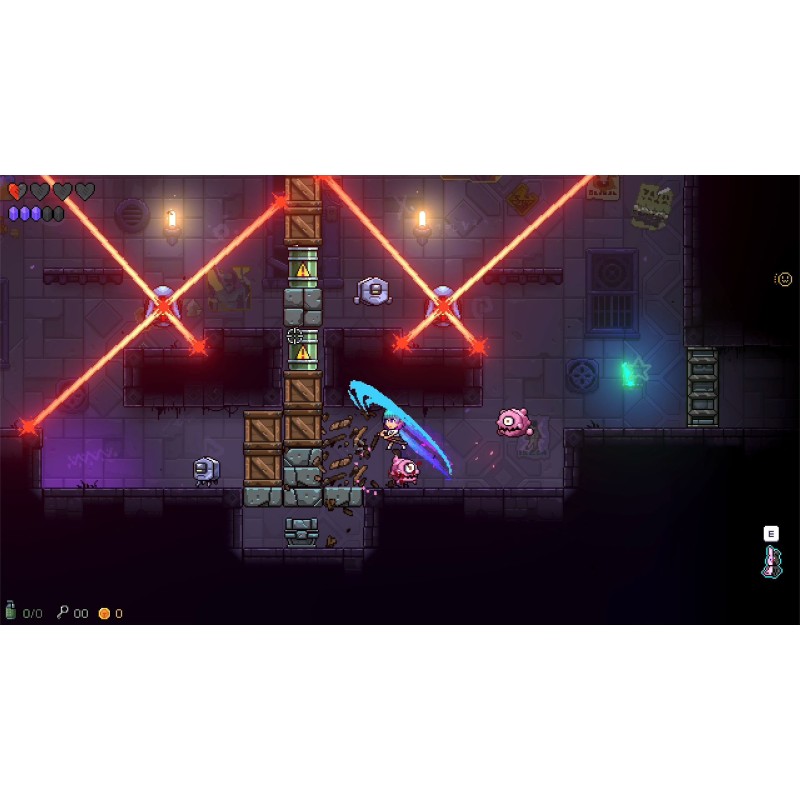This screenshot has width=800, height=800.
Task: Click the grenade icon
Action: click(x=11, y=611)
